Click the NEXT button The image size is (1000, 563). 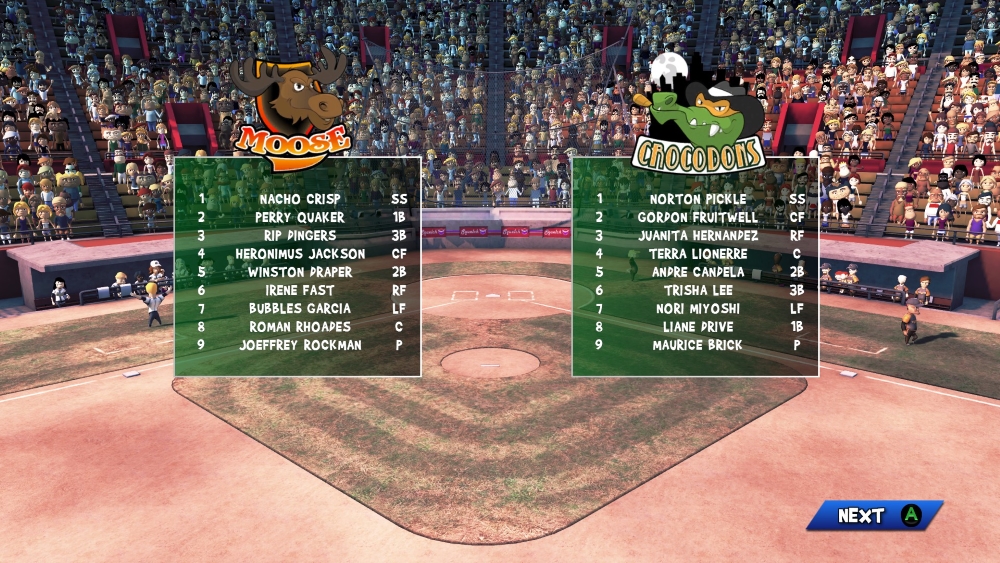[874, 516]
